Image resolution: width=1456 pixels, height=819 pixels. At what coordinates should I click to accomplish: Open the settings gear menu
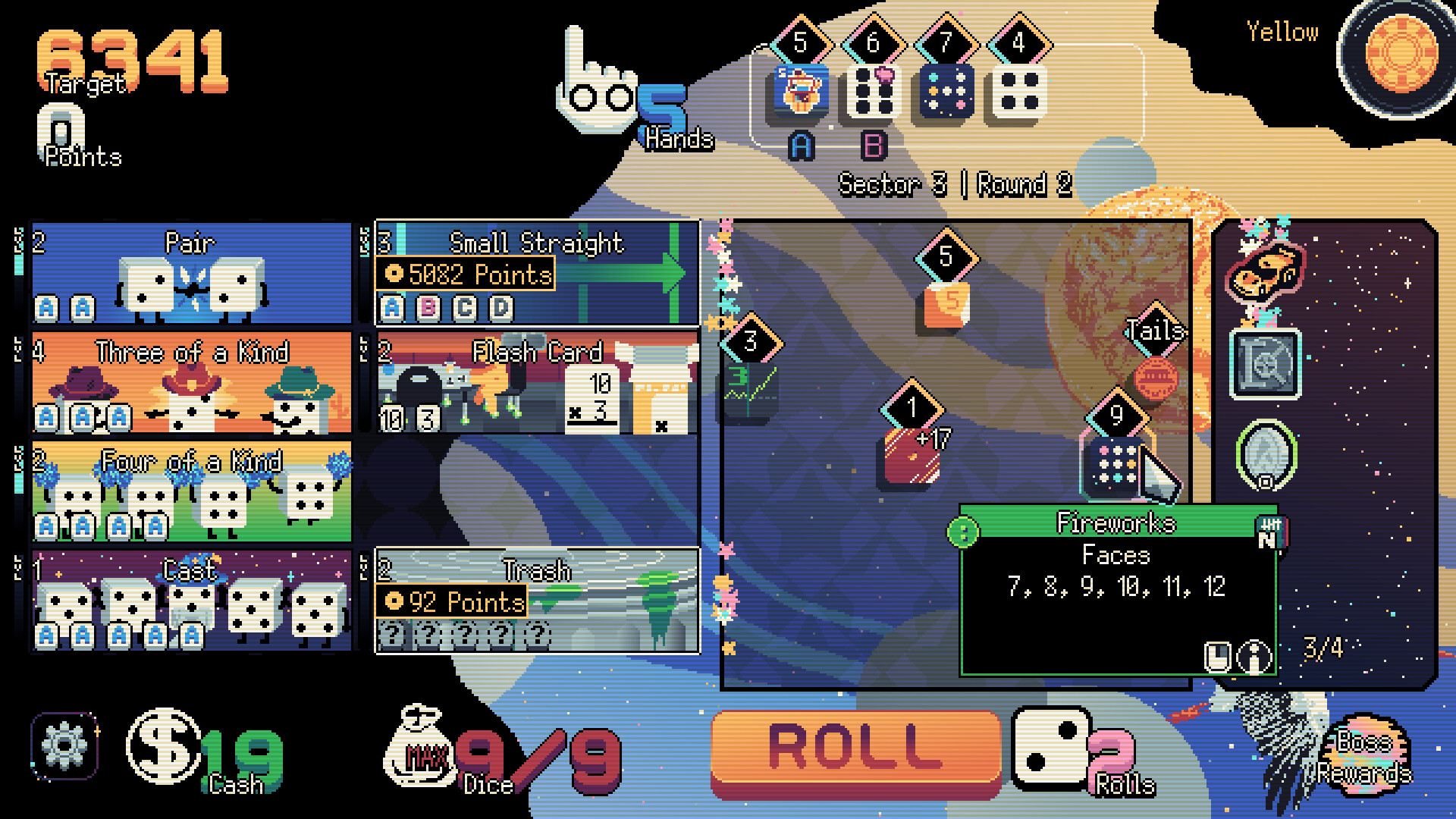[65, 747]
